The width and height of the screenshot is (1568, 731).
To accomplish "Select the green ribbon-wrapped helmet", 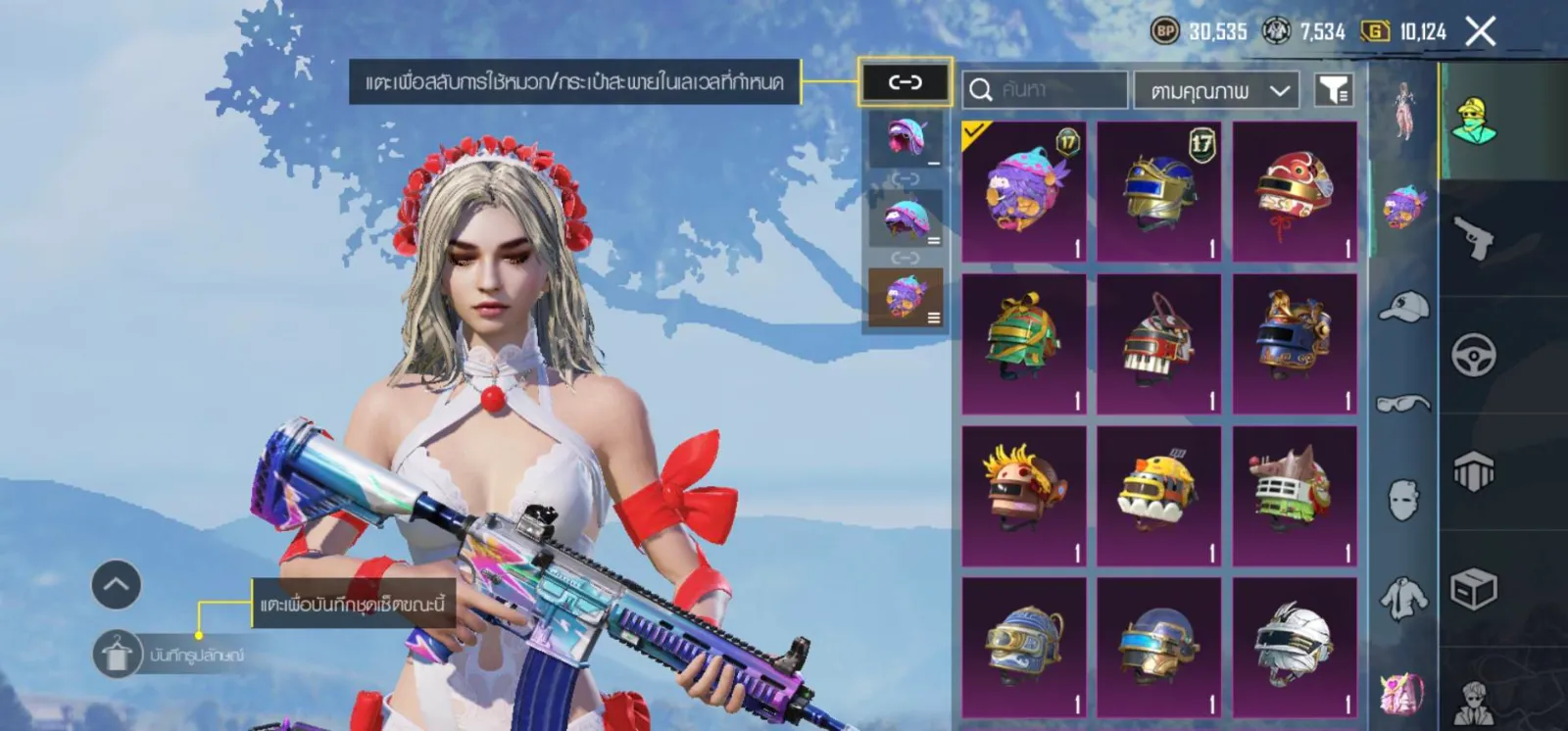I will [x=1024, y=343].
